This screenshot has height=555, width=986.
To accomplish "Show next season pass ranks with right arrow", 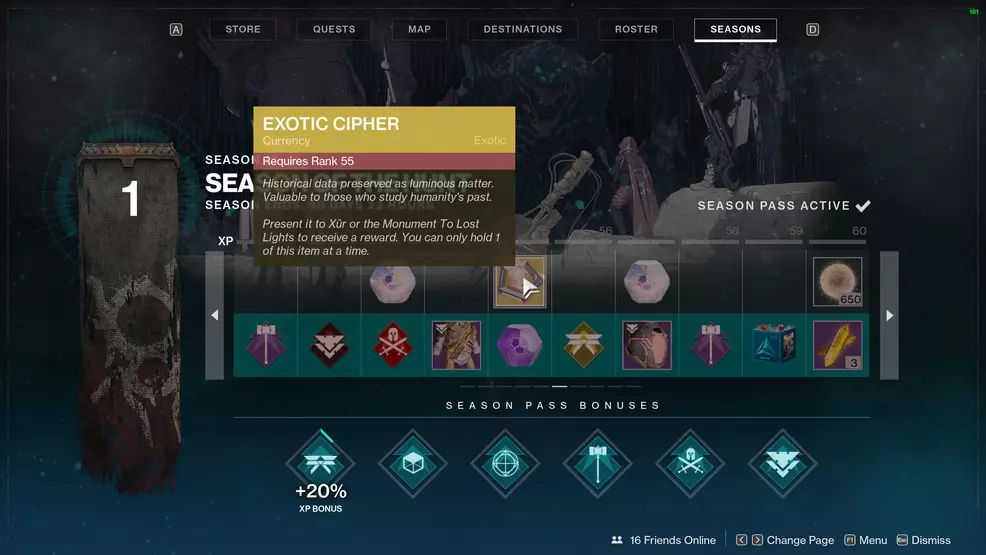I will (889, 315).
